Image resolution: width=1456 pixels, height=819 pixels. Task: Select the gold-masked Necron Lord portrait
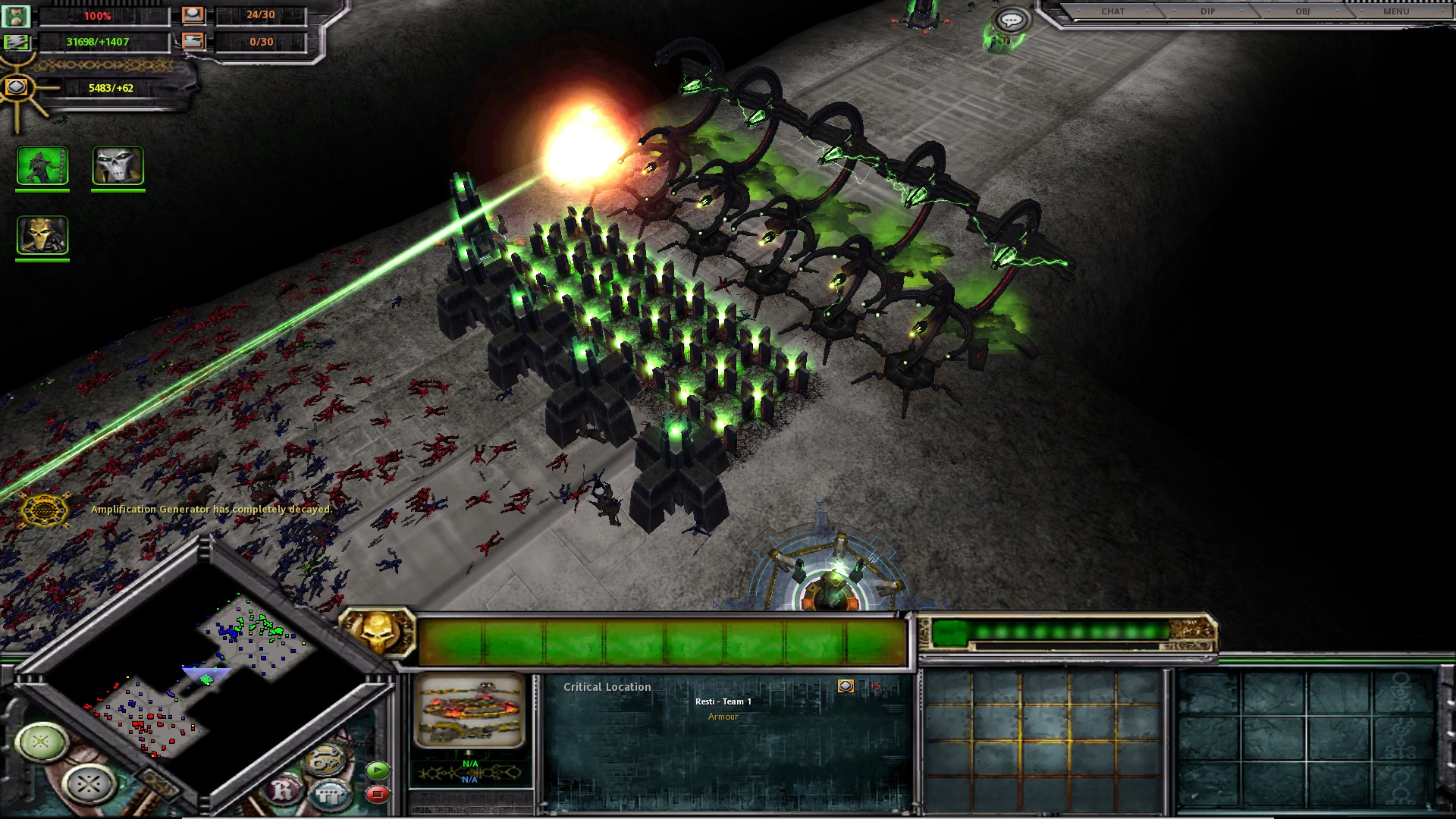tap(42, 235)
